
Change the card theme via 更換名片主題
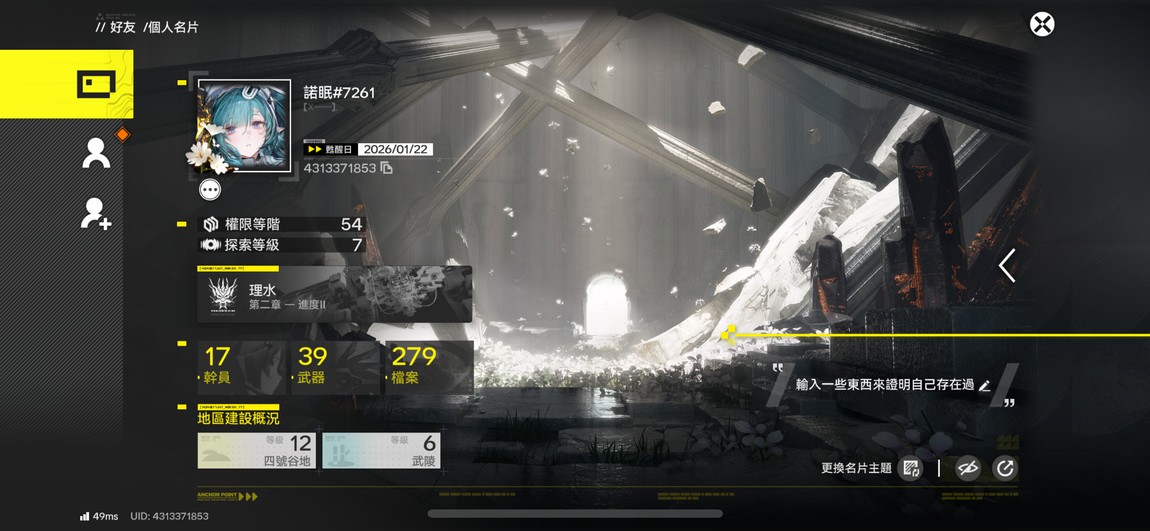point(910,468)
